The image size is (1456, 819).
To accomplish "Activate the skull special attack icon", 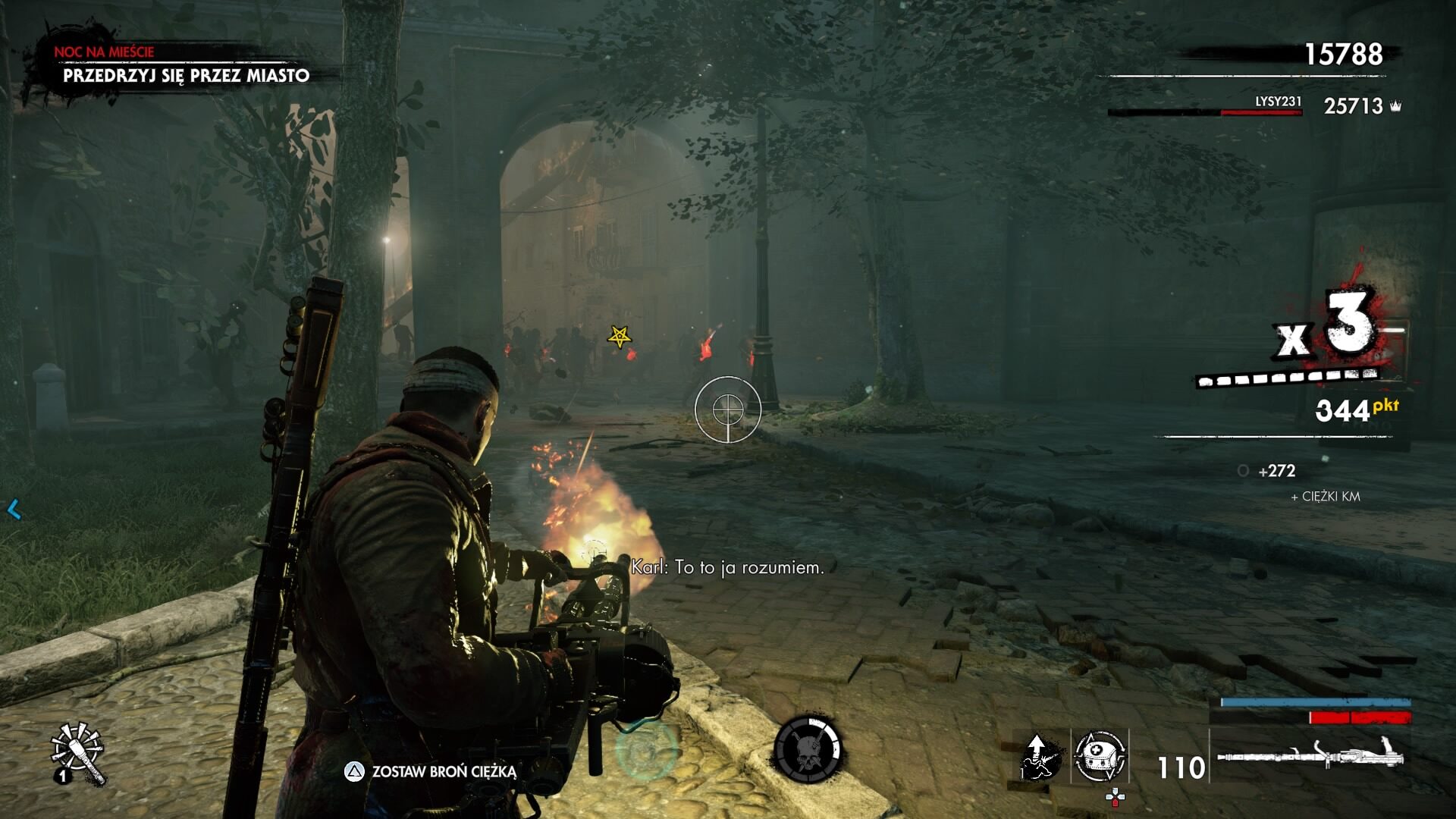I will pos(808,749).
